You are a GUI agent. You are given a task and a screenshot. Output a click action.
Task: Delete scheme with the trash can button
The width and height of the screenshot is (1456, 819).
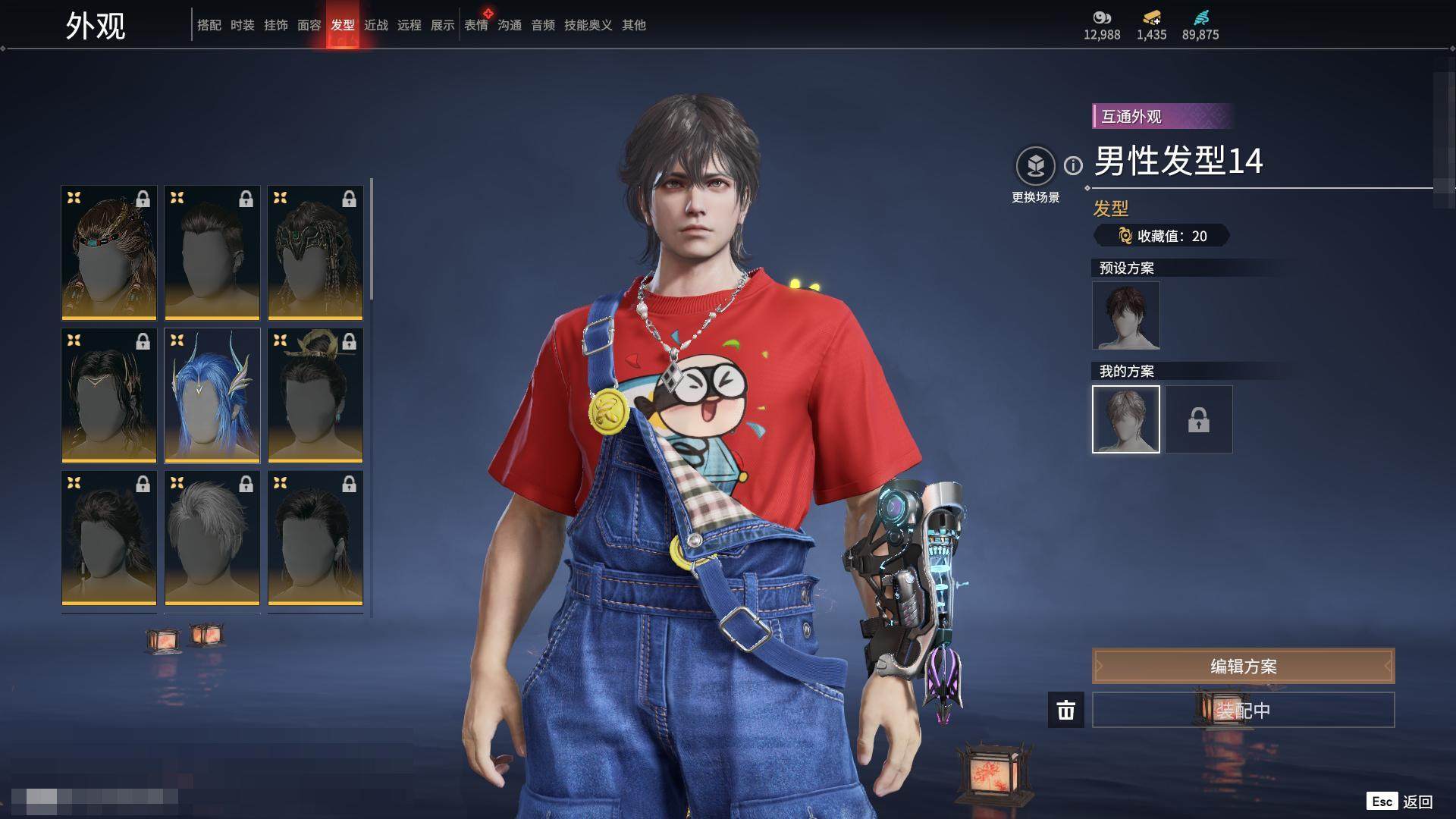point(1065,710)
